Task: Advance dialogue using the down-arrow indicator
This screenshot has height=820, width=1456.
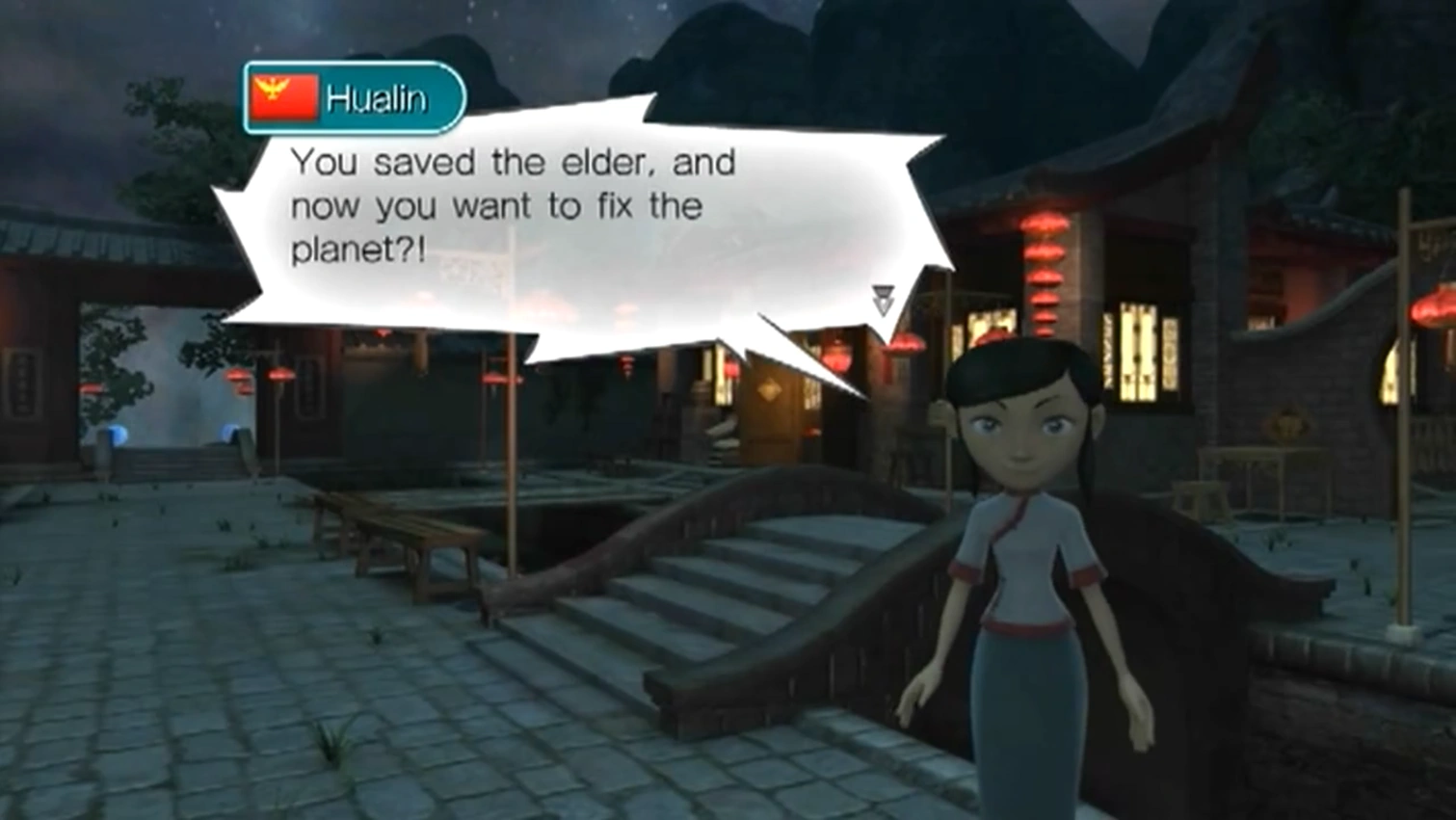Action: pos(883,299)
